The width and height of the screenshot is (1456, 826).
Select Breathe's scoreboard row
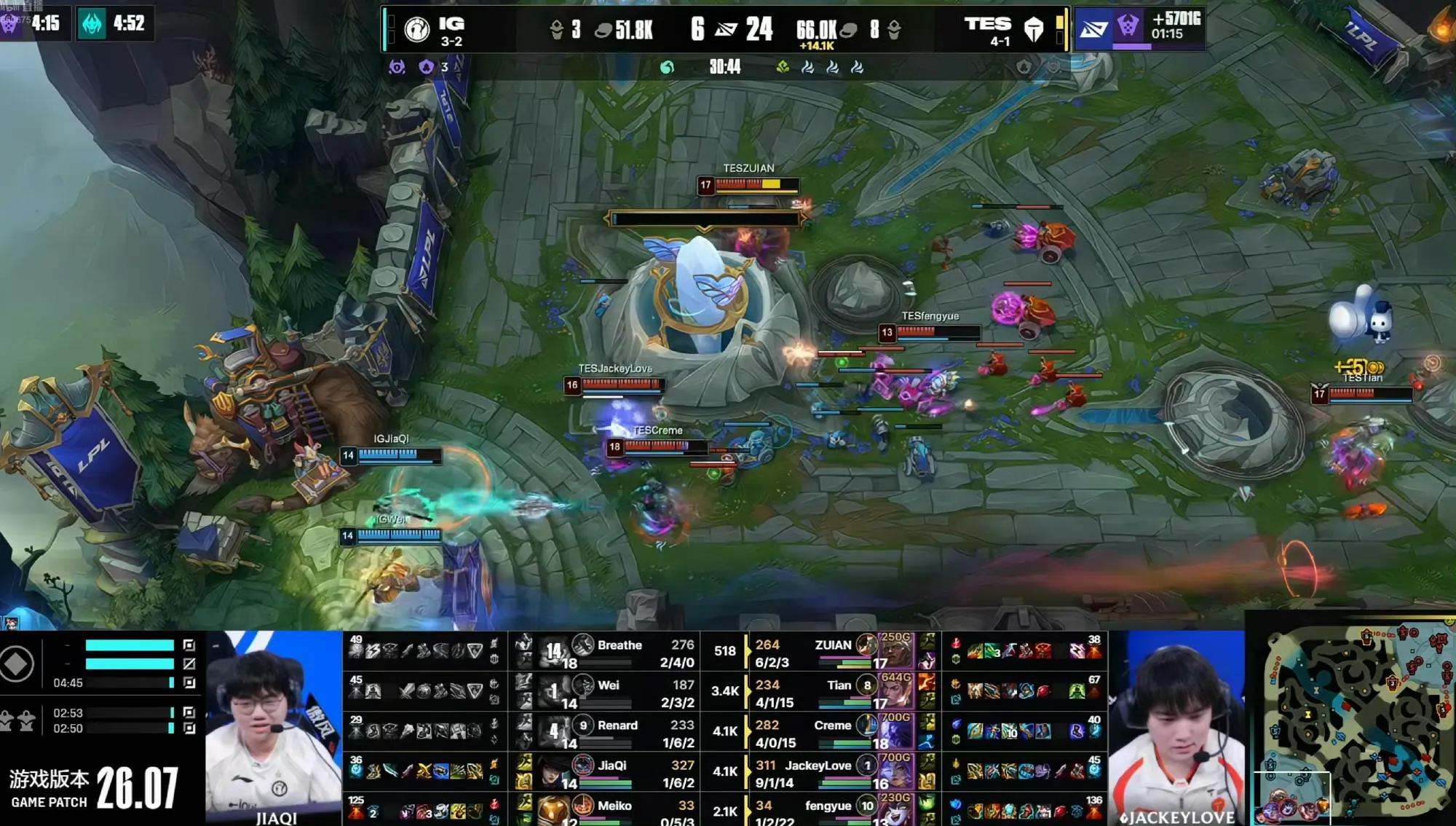coord(619,652)
